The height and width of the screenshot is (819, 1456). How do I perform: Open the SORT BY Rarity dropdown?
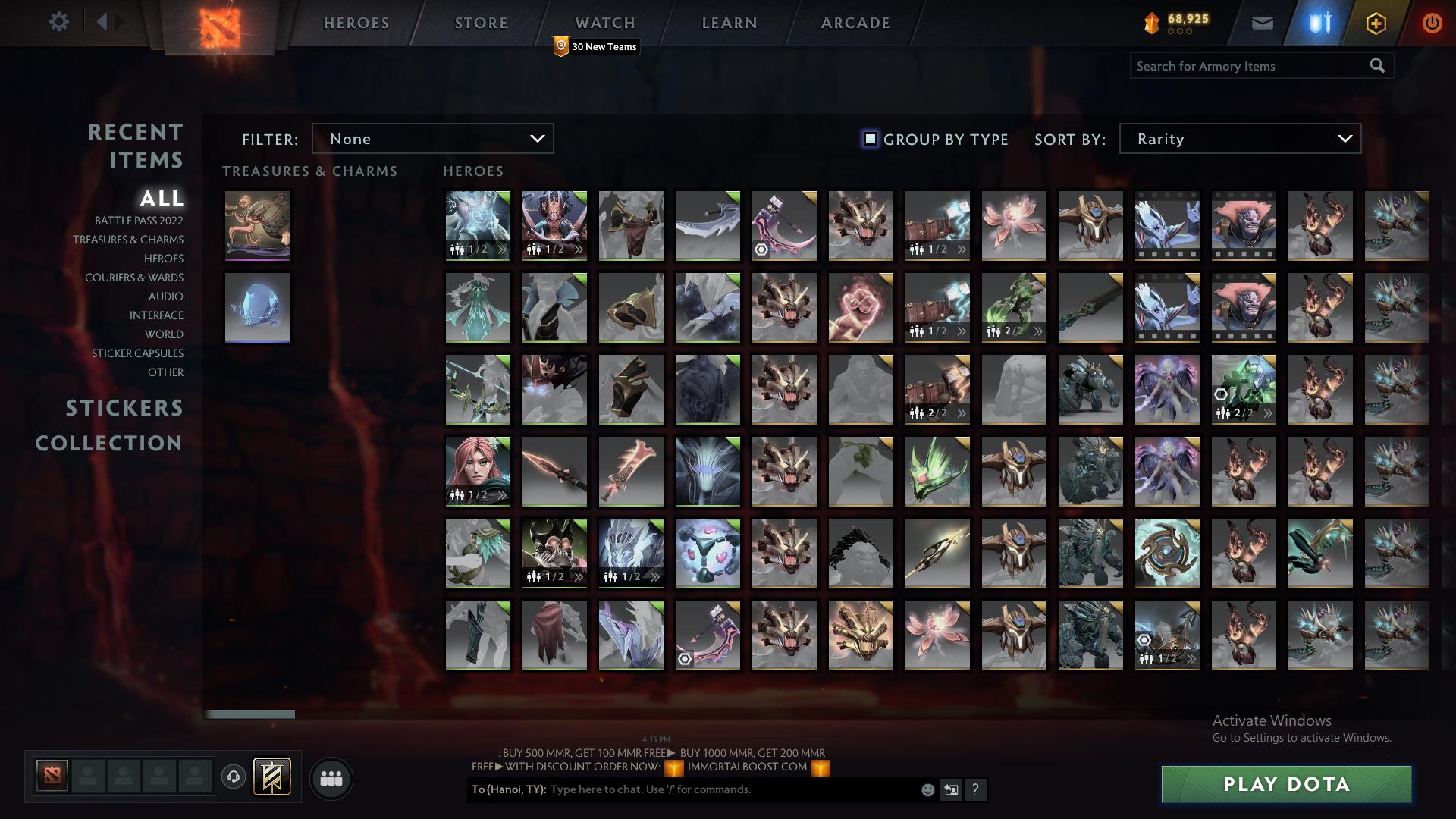[1239, 139]
